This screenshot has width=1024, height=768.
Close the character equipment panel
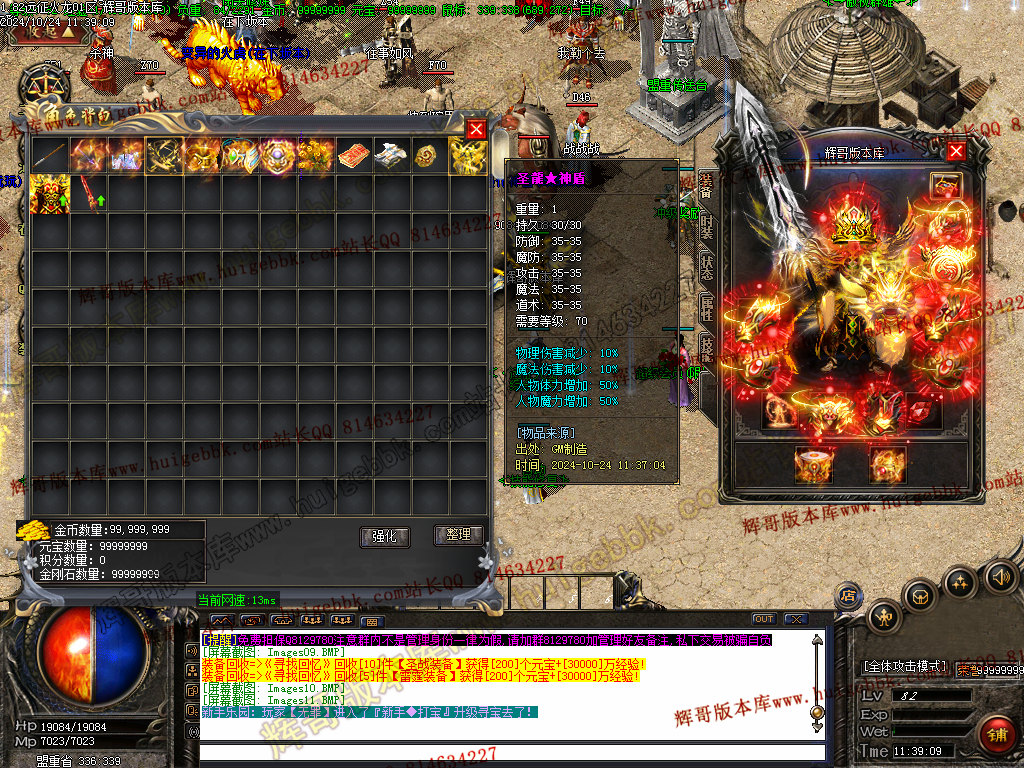(956, 151)
